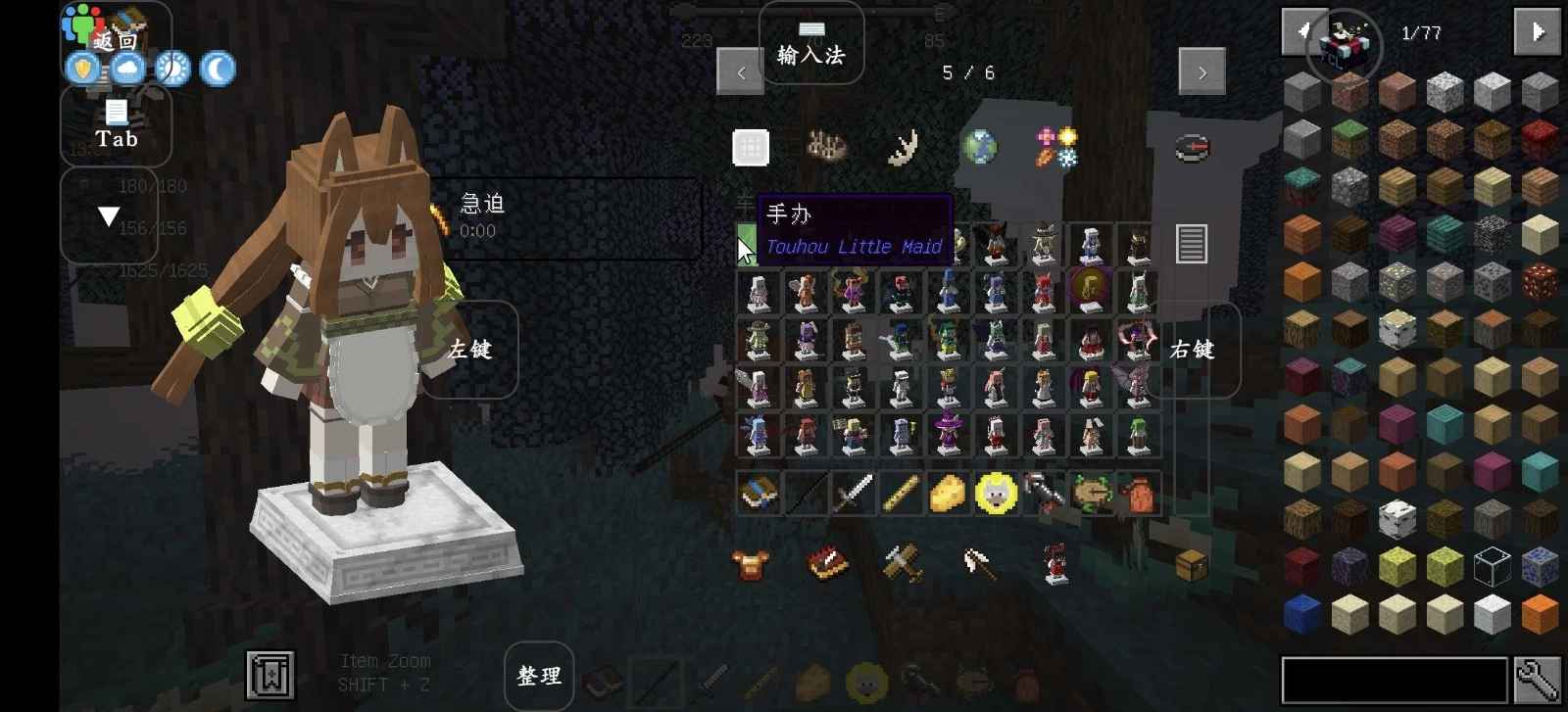Open the chestplate armor creative tab
This screenshot has width=1568, height=712.
pos(751,565)
